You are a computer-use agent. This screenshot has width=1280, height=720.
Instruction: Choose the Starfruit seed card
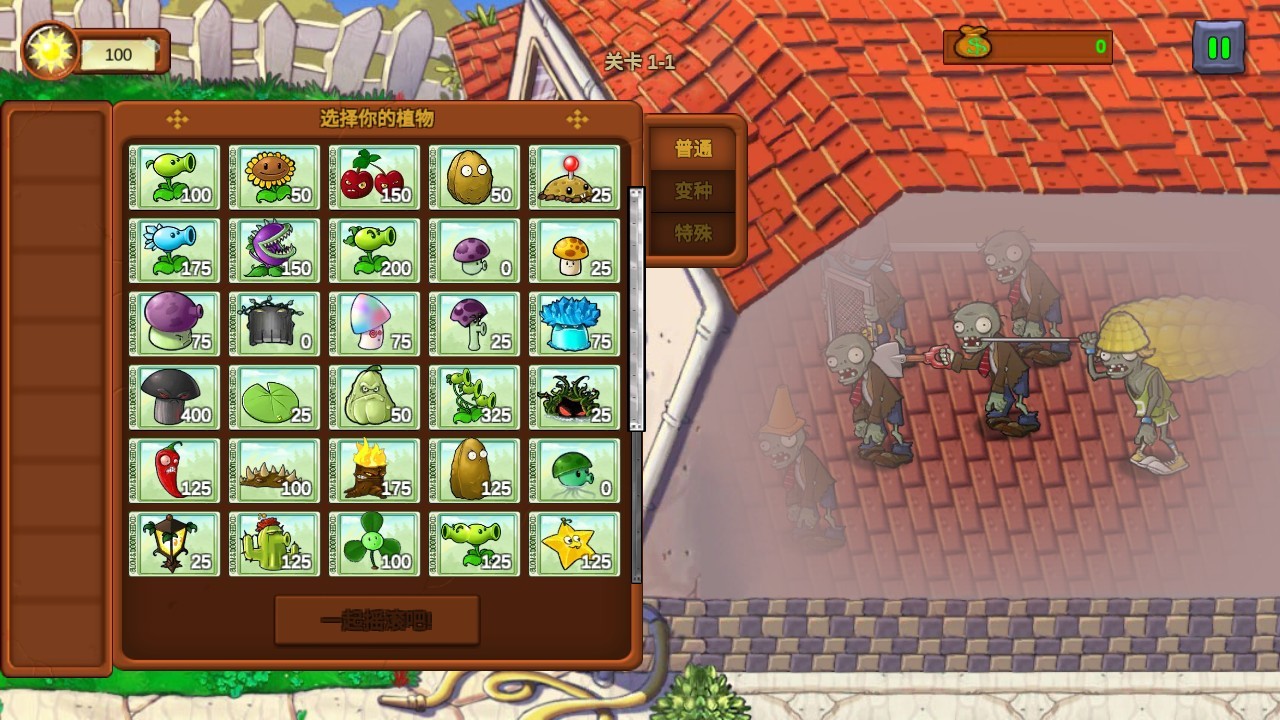pos(574,543)
